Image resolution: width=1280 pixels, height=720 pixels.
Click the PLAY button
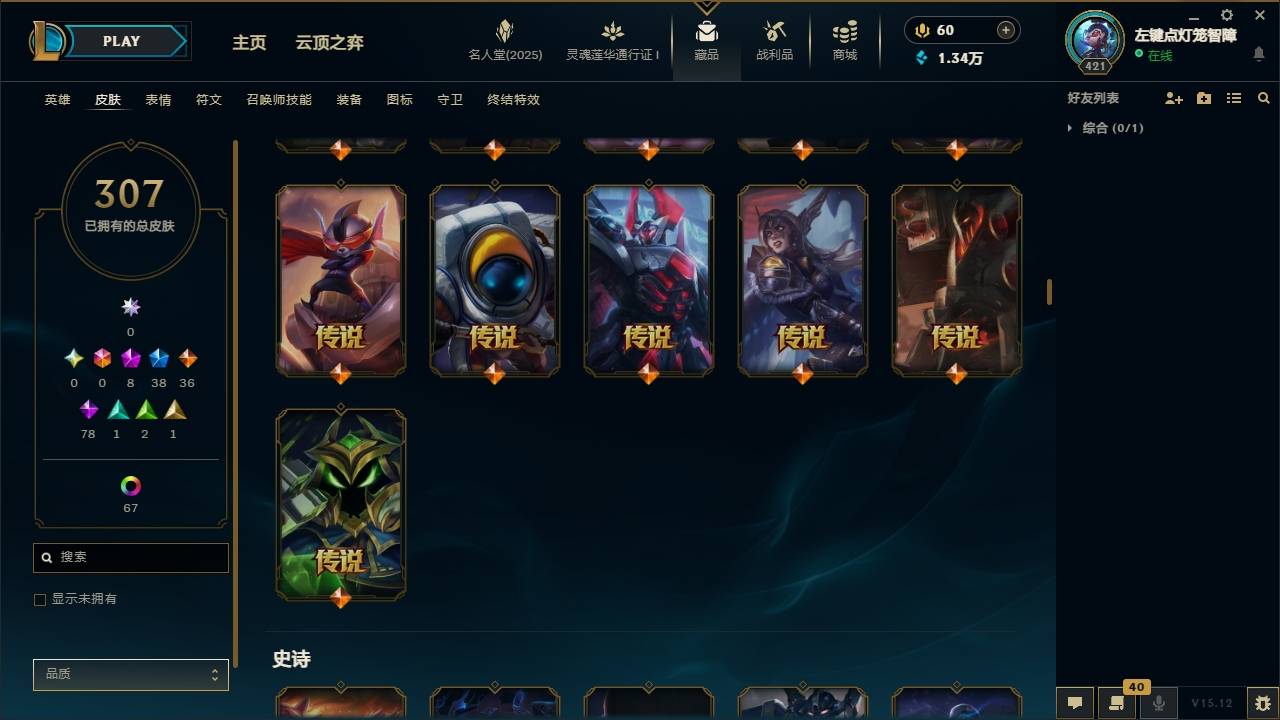[120, 41]
